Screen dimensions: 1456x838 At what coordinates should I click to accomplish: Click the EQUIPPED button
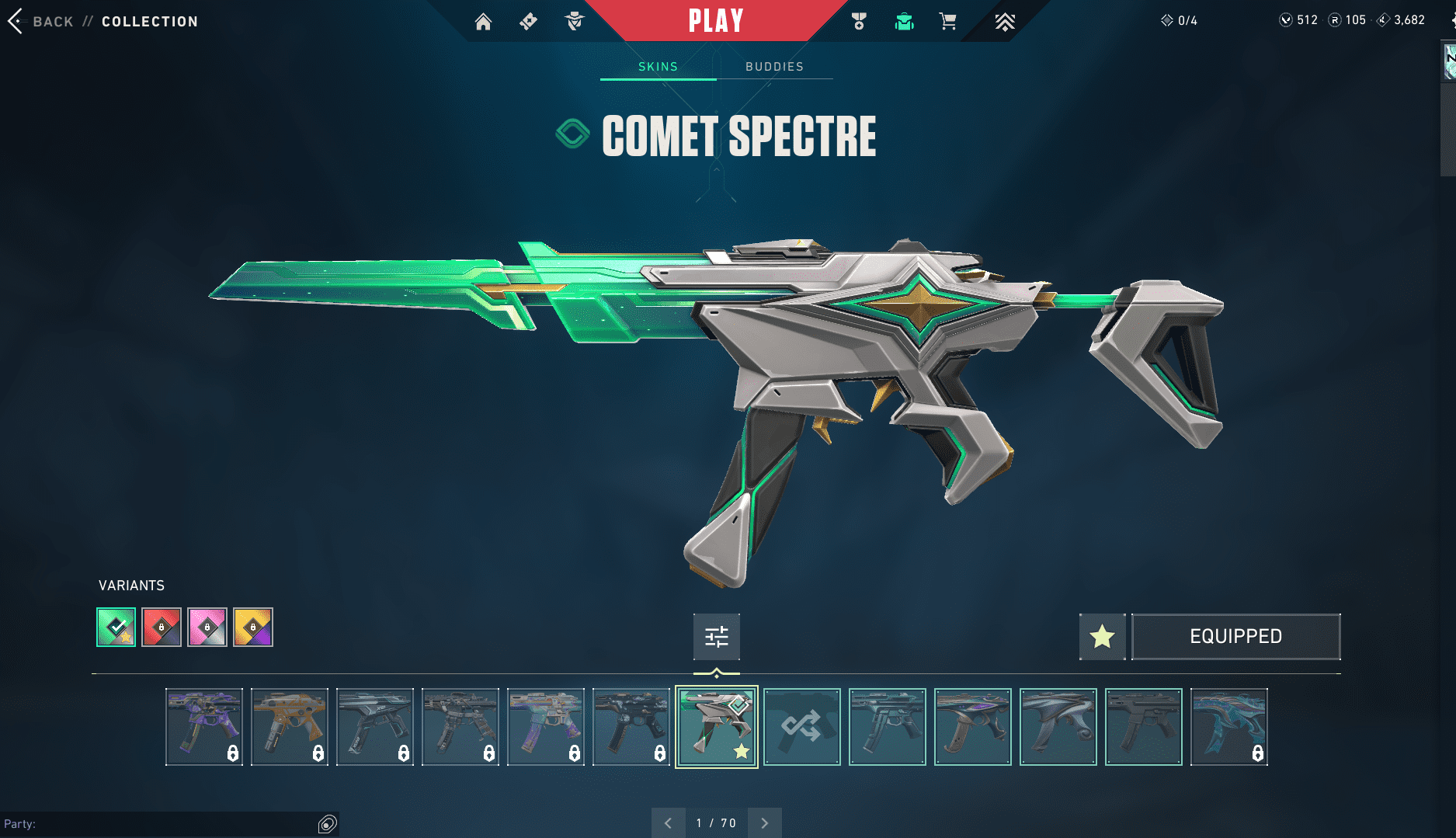1235,637
